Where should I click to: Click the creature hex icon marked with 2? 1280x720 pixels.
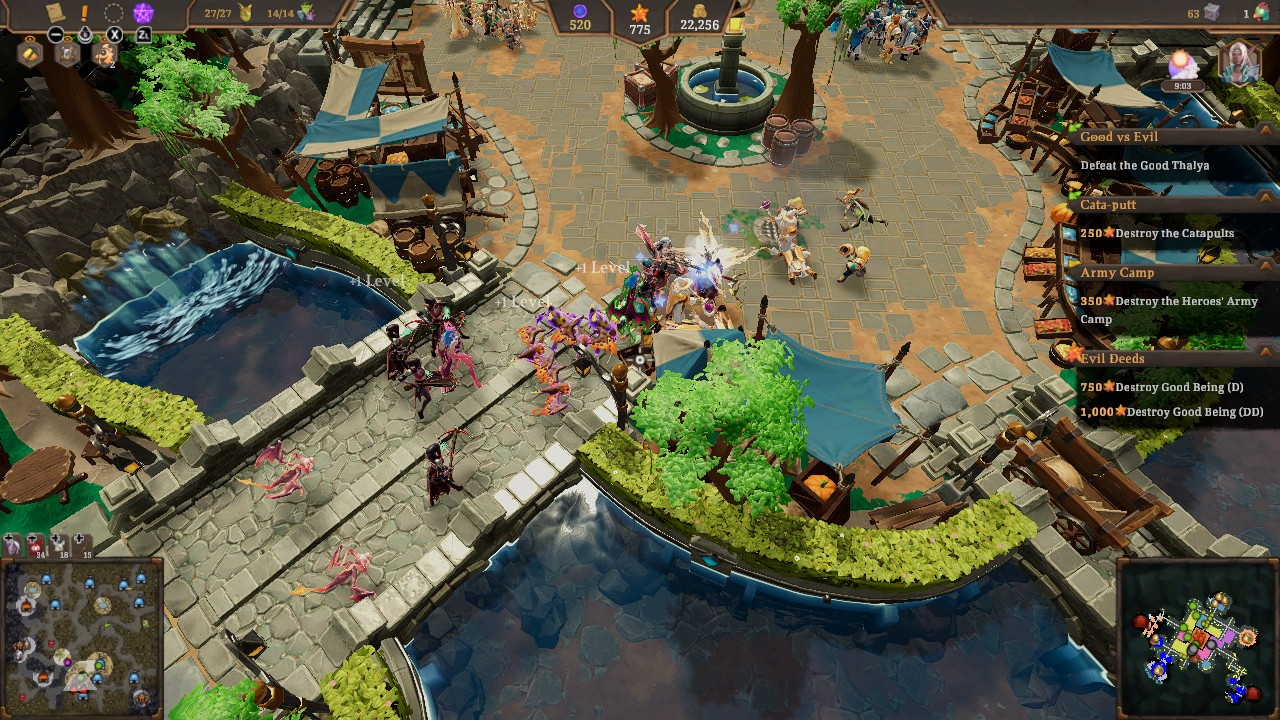coord(105,55)
